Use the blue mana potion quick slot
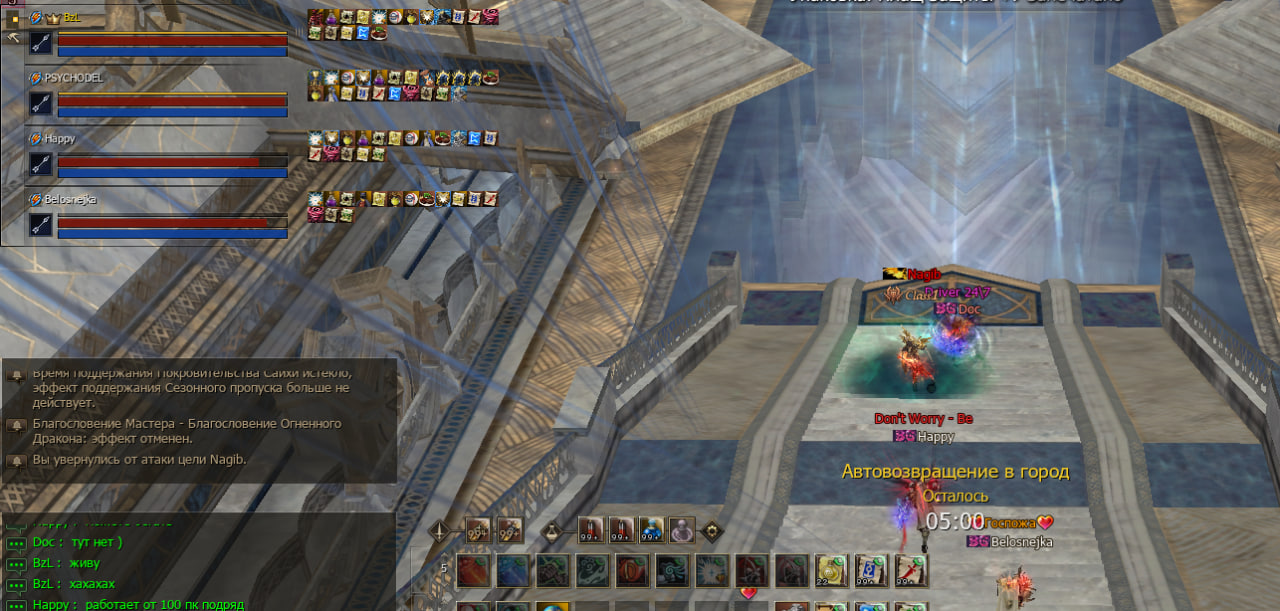Screen dimensions: 1280x611 651,530
